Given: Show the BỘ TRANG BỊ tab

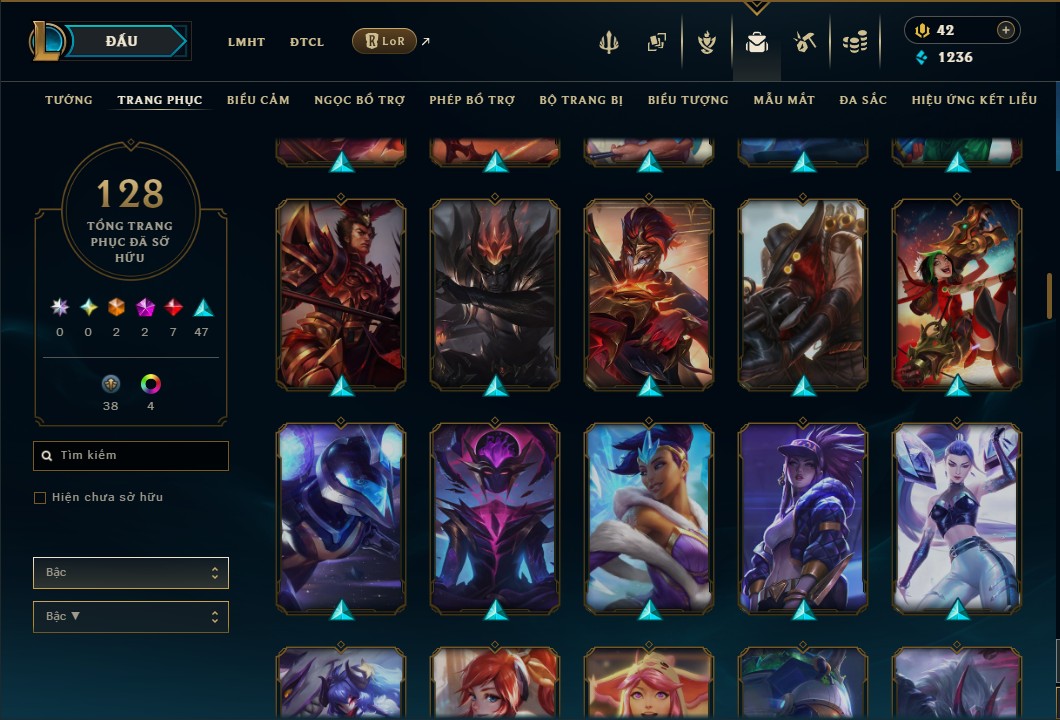Looking at the screenshot, I should (x=581, y=100).
